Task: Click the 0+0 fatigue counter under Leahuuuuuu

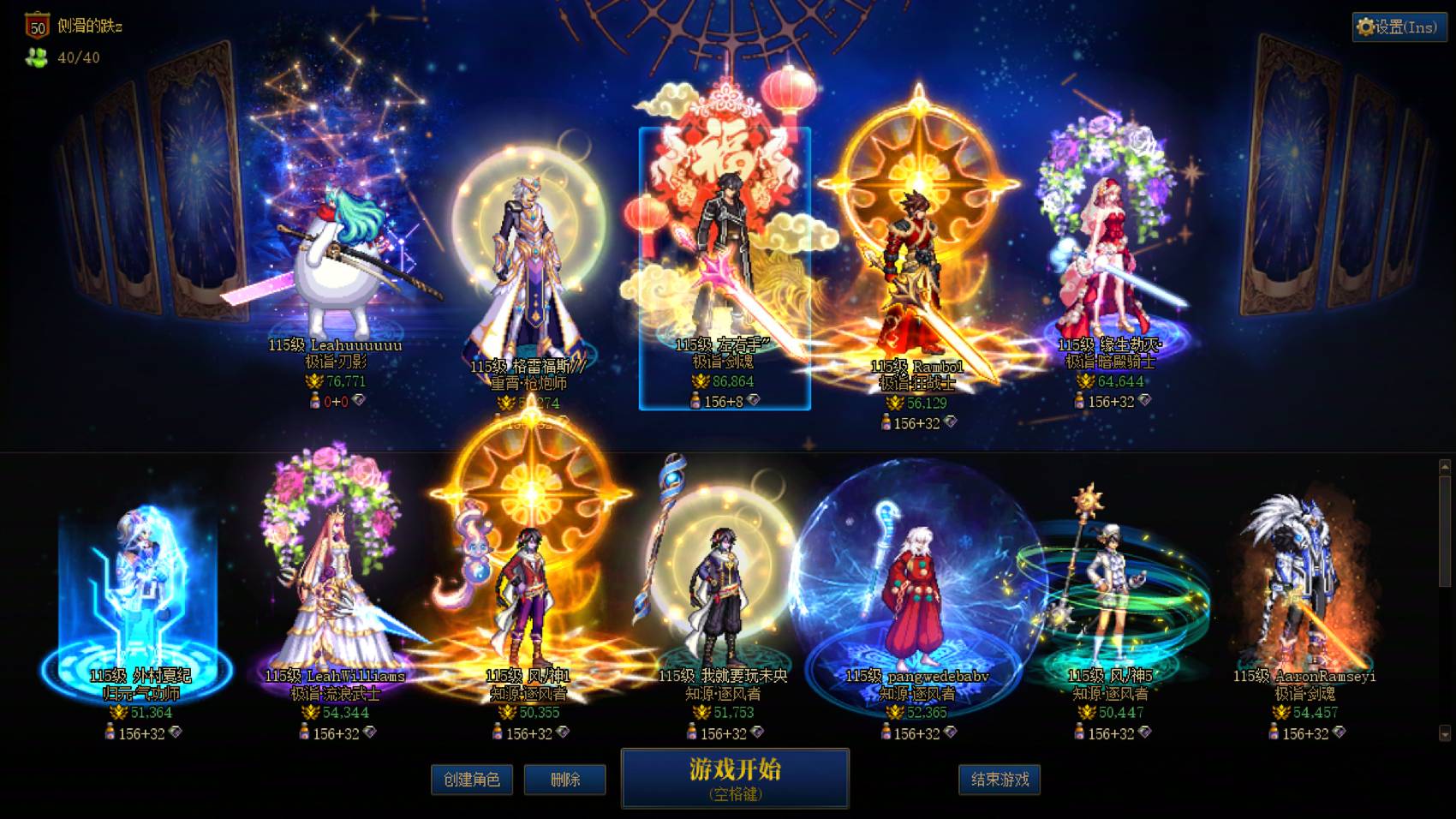Action: [335, 402]
